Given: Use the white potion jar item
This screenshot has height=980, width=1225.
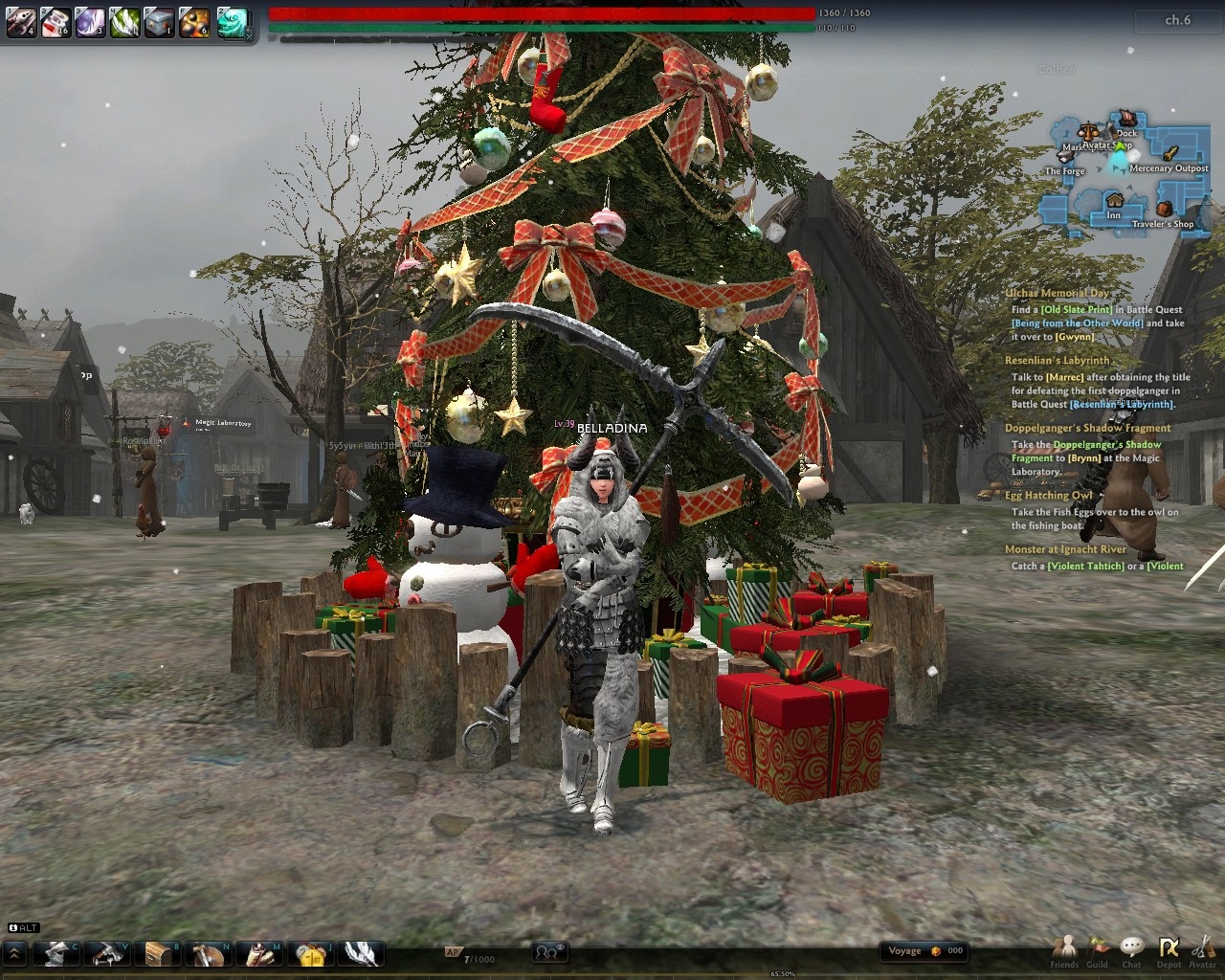Looking at the screenshot, I should pos(56,21).
